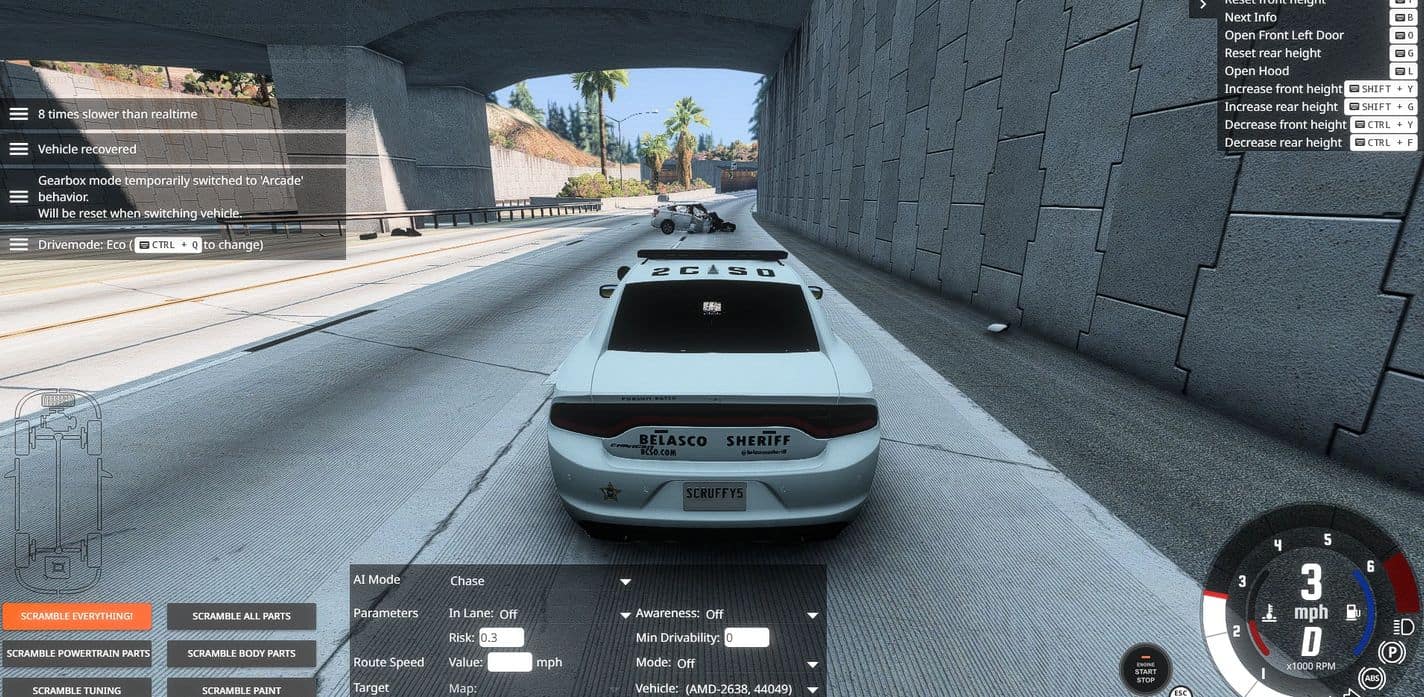Focus the Min Drivability input box

pos(746,638)
